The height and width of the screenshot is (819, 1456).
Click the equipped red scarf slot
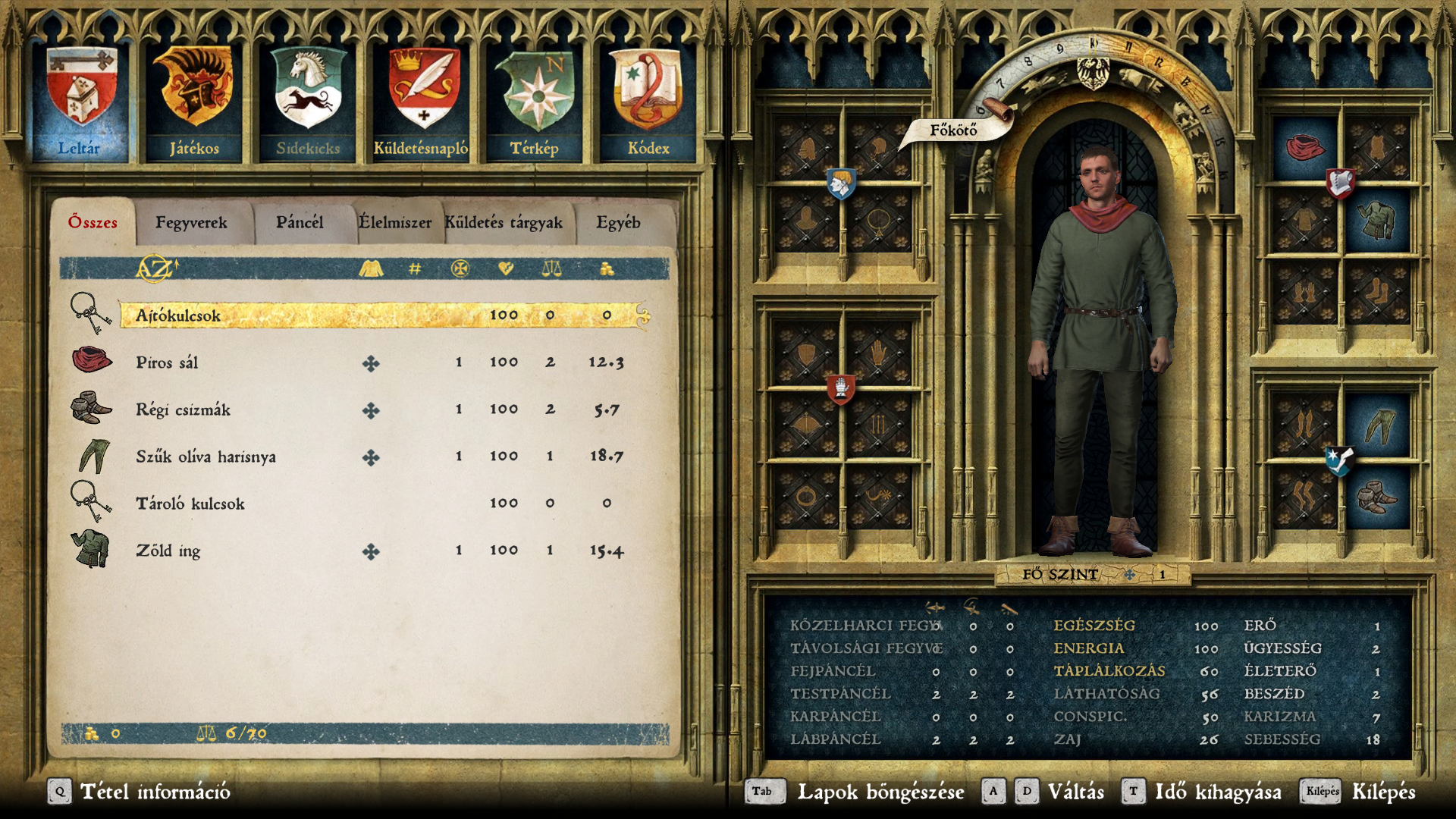1304,148
